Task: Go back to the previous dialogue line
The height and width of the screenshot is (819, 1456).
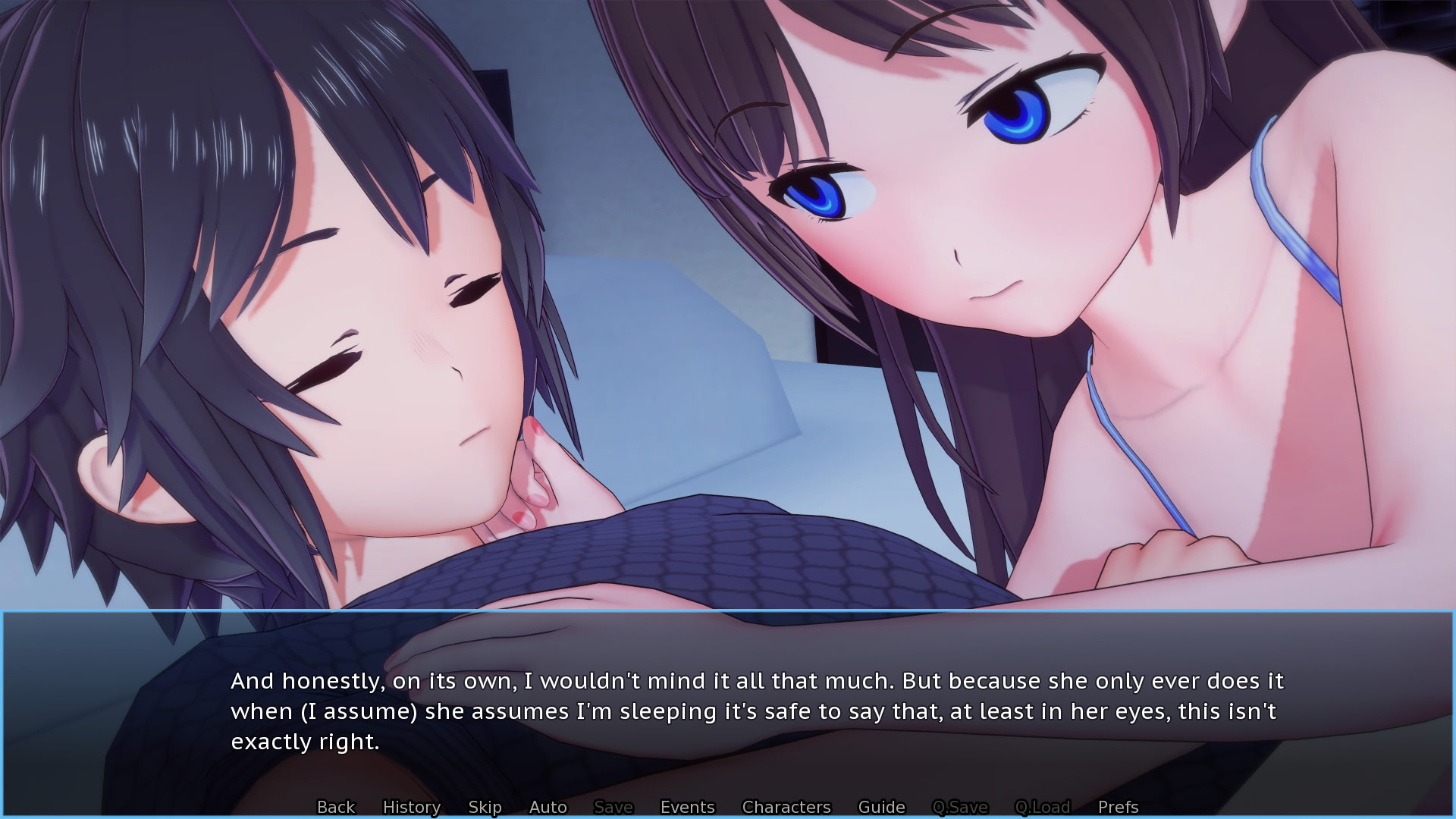Action: (x=336, y=807)
